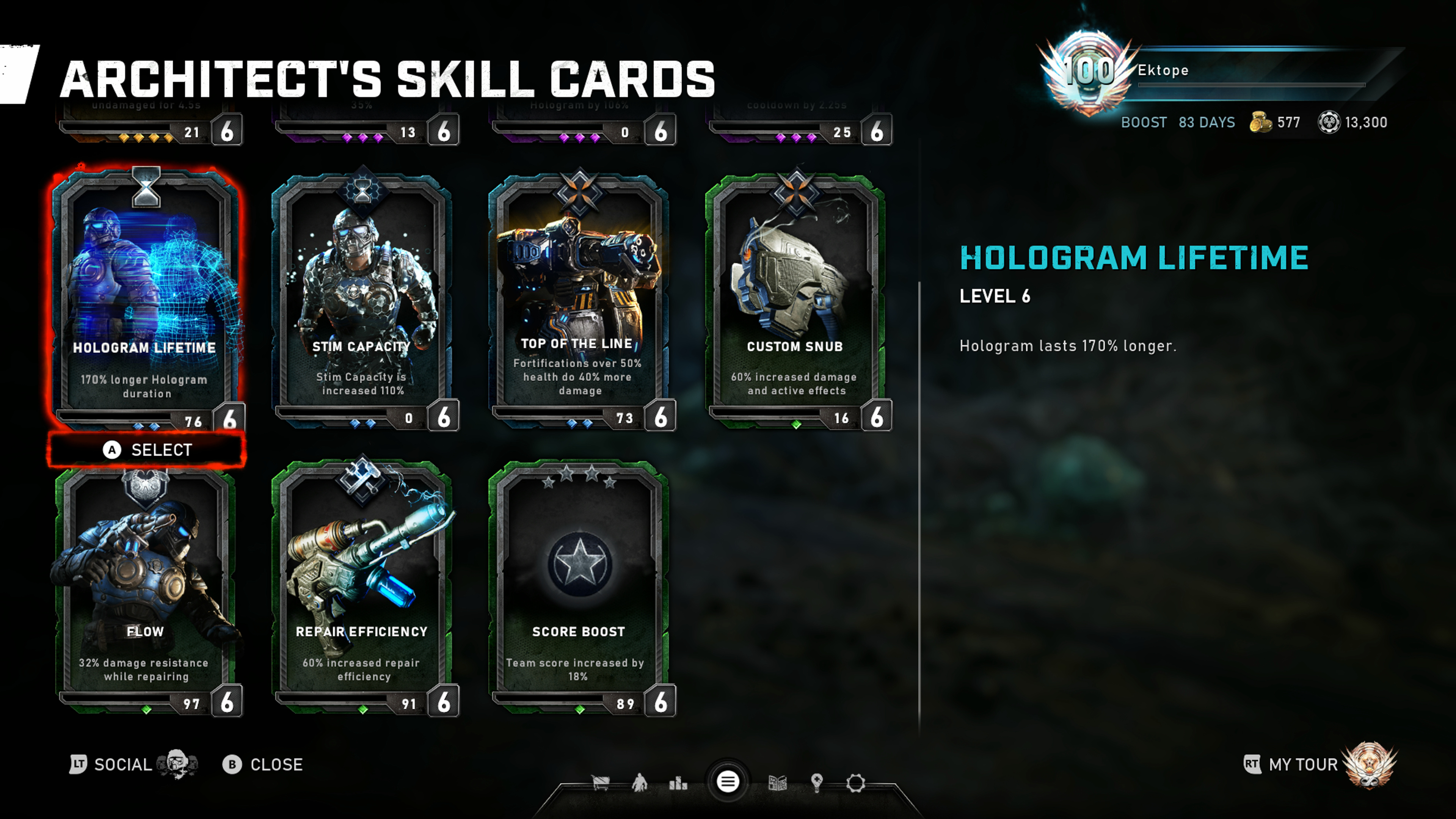This screenshot has width=1456, height=819.
Task: Open the lightbulb tips tab
Action: 817,783
